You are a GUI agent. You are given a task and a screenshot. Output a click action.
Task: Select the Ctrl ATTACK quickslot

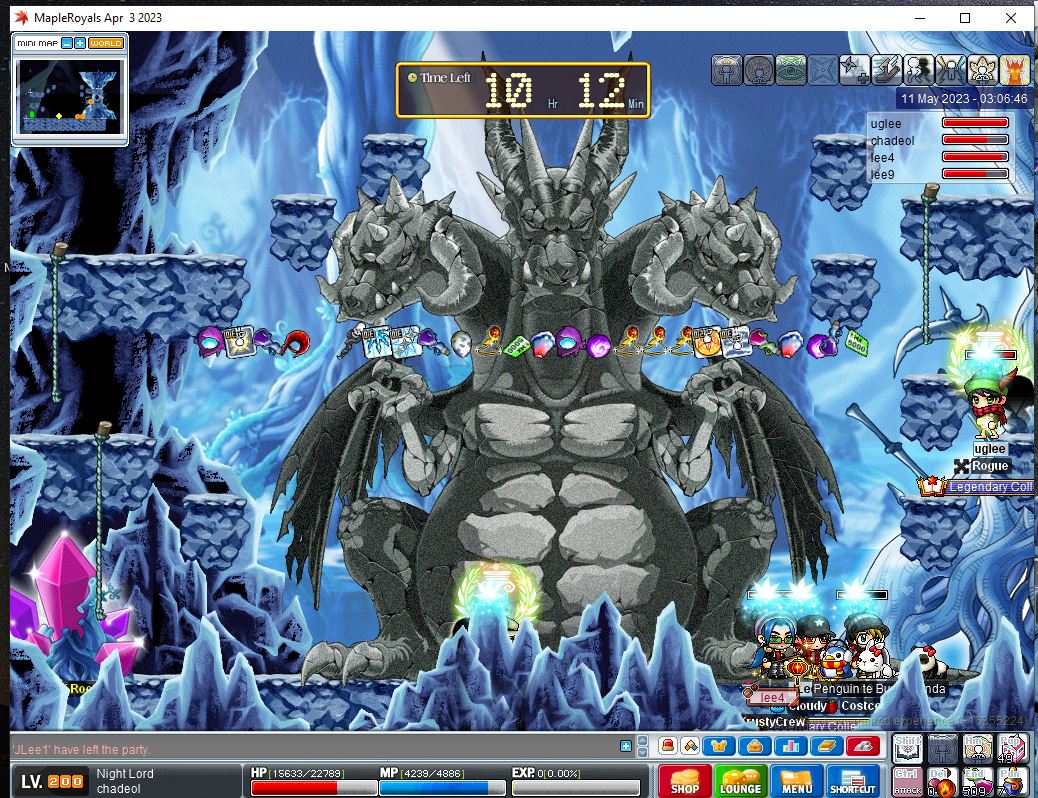[908, 781]
